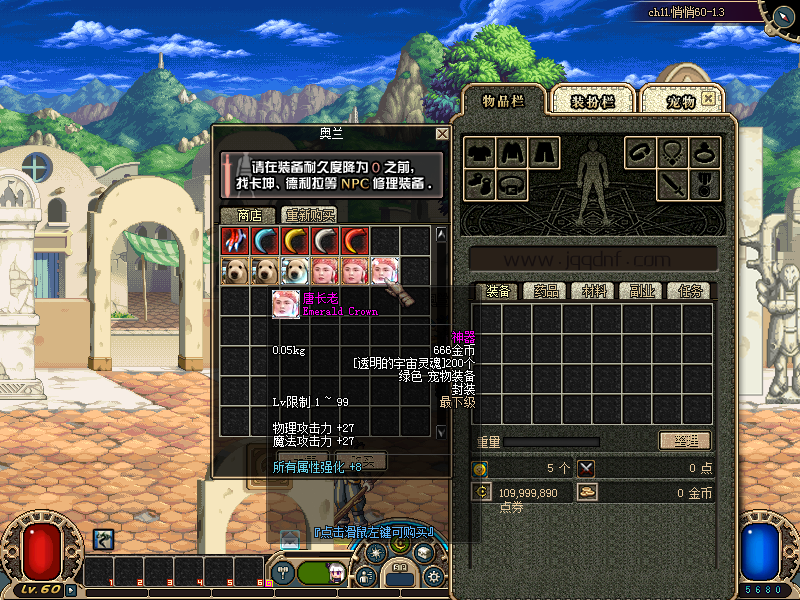Switch to the 商店 shop tab
This screenshot has height=600, width=800.
tap(249, 215)
